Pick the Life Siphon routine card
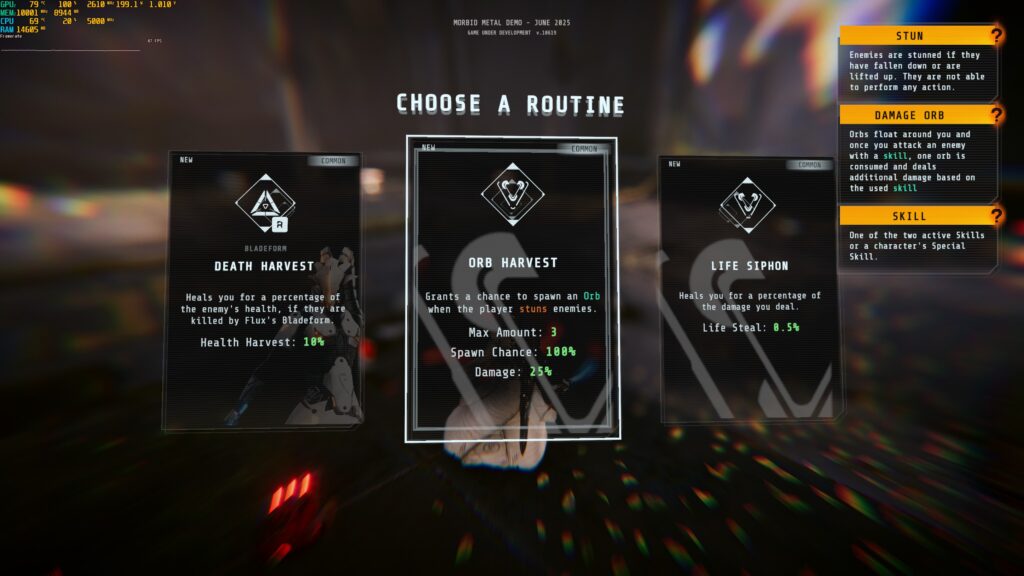The width and height of the screenshot is (1024, 576). [750, 288]
